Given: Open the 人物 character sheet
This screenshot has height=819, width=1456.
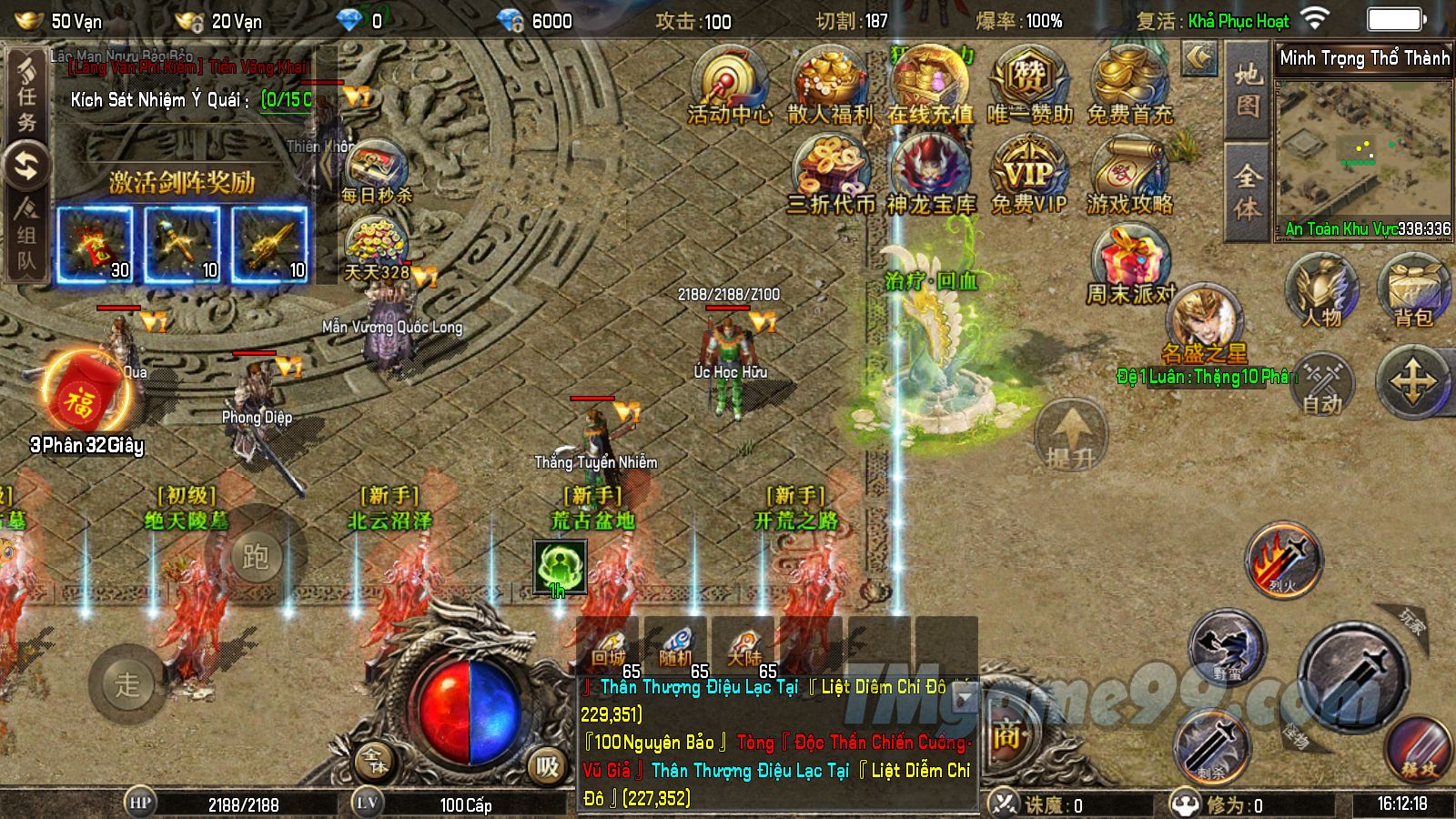Looking at the screenshot, I should pos(1321,291).
